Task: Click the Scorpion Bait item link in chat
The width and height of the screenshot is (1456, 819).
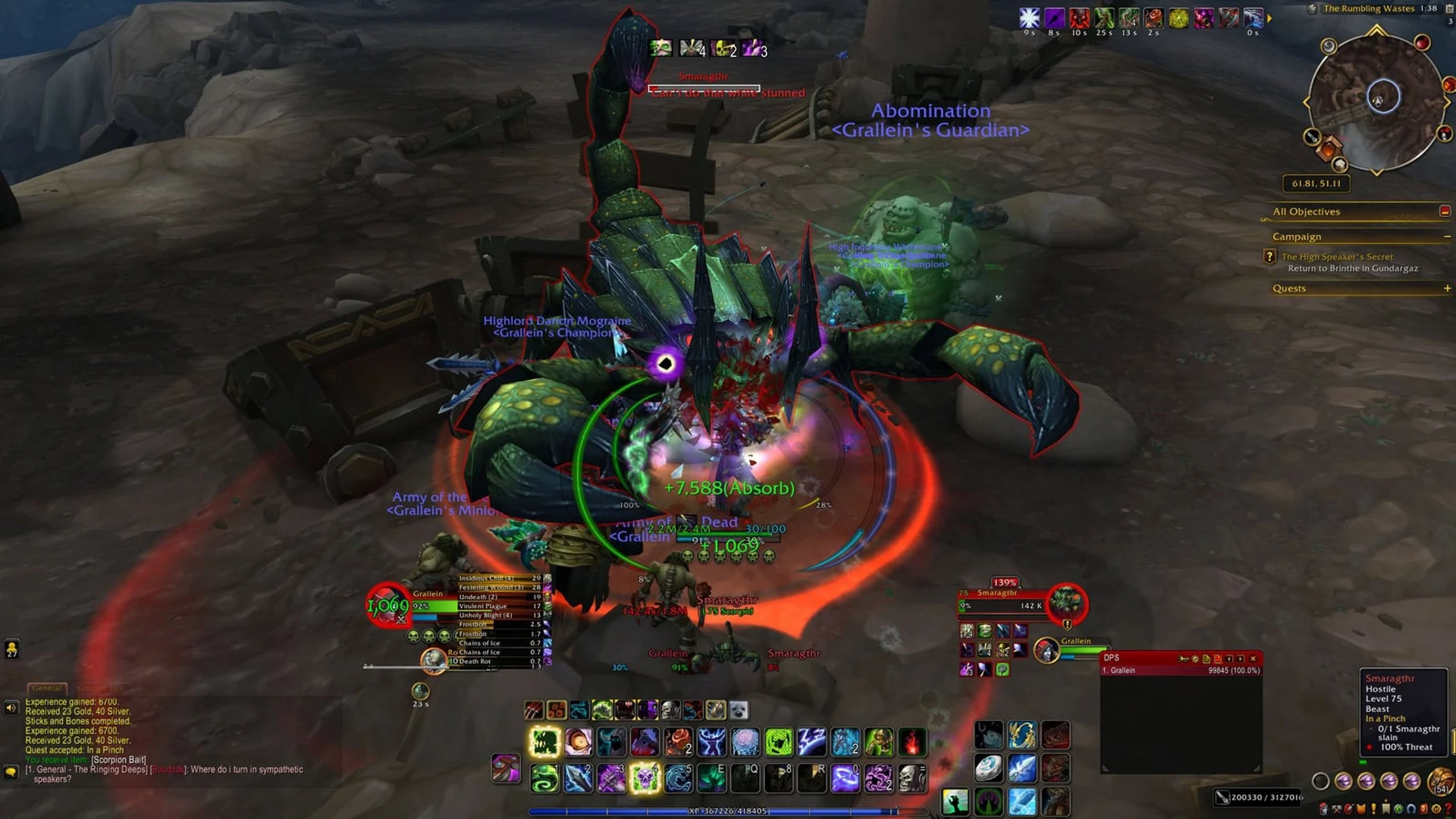Action: click(x=118, y=761)
